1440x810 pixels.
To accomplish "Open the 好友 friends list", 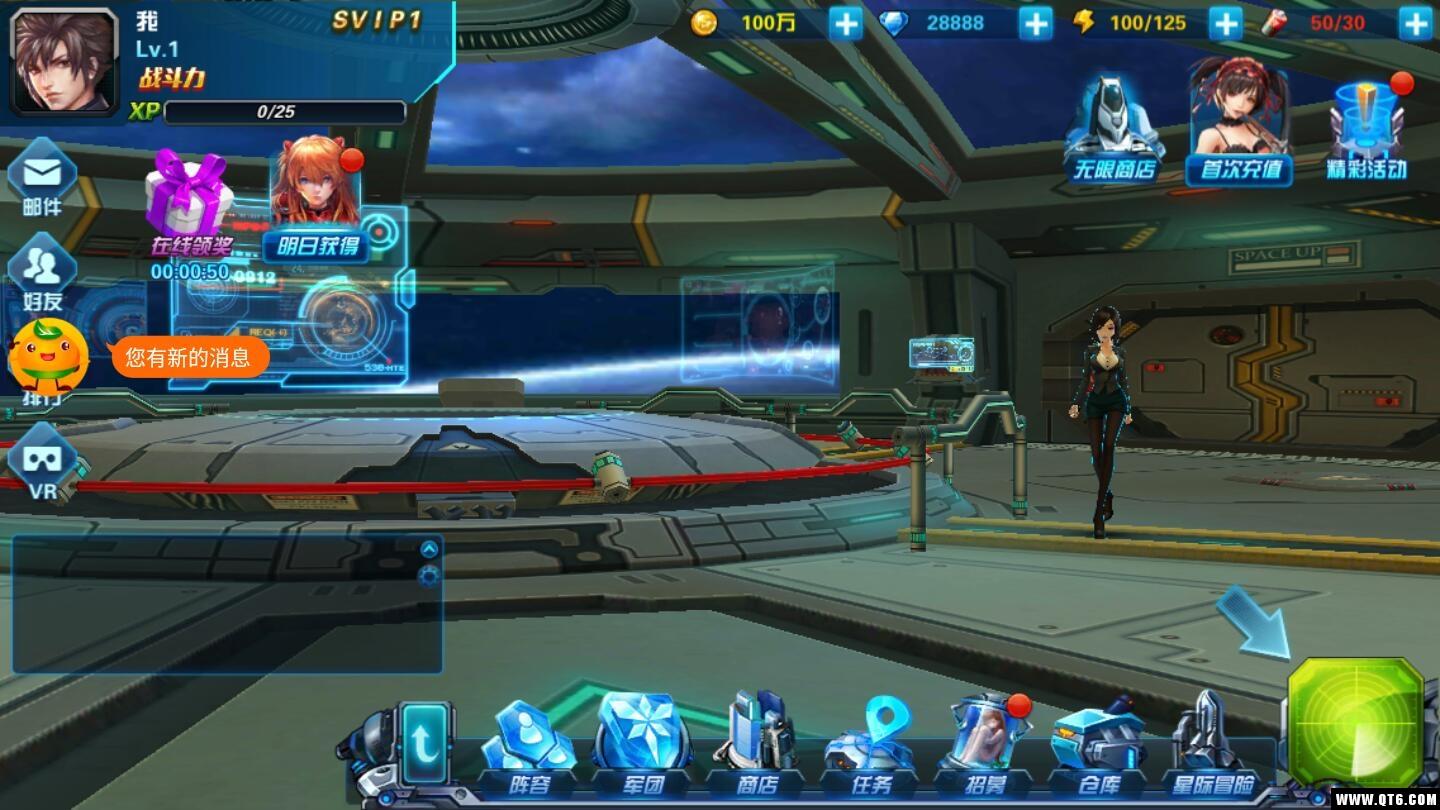I will click(x=42, y=272).
